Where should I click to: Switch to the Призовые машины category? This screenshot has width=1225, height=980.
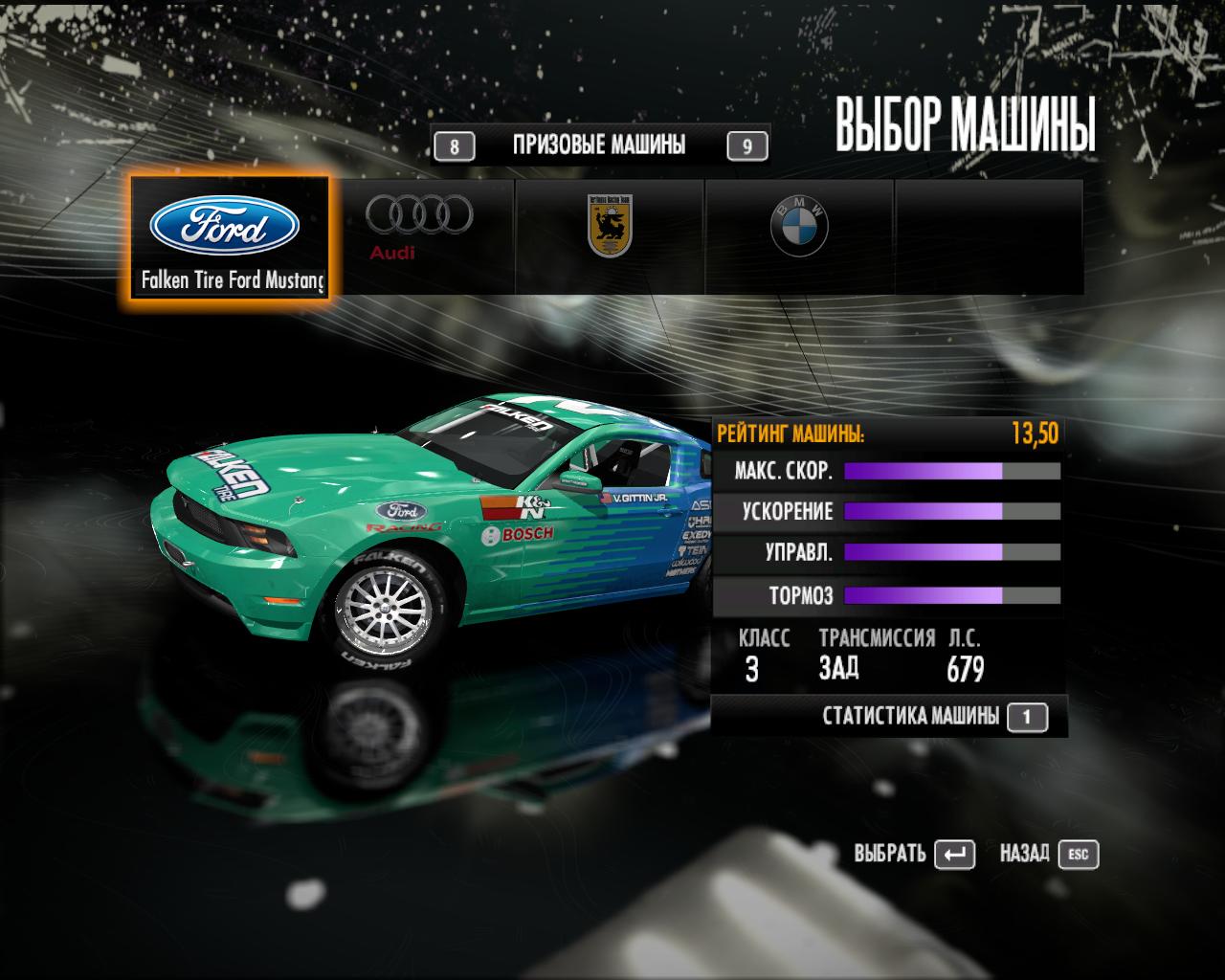[x=599, y=145]
